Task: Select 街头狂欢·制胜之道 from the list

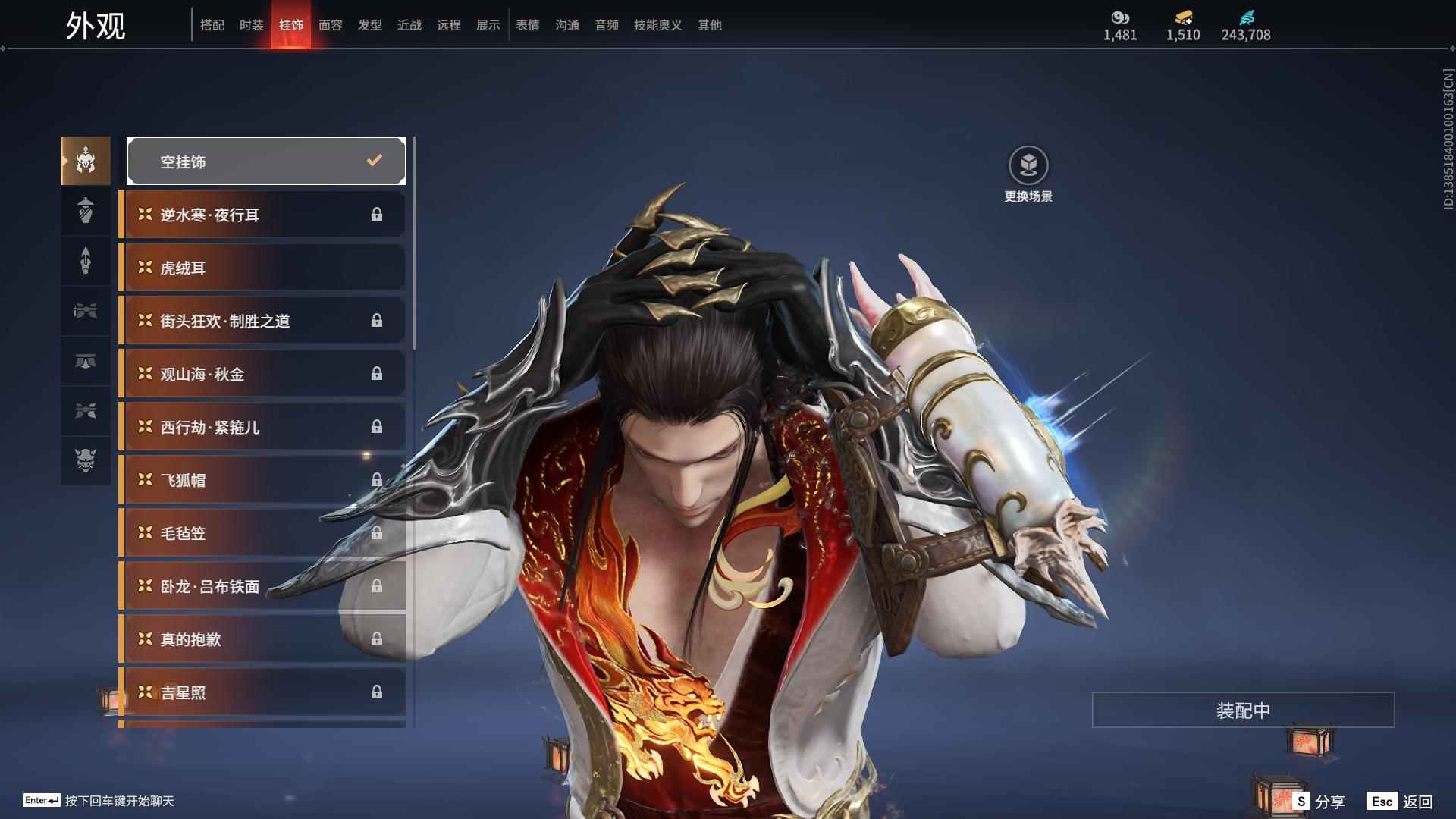Action: [262, 321]
